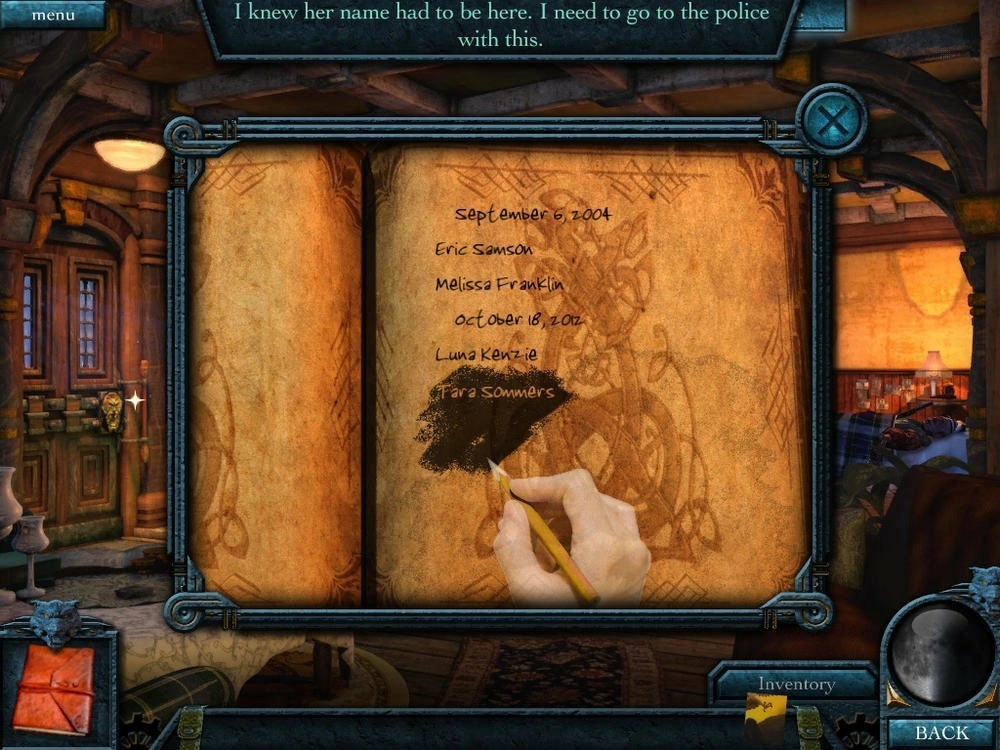Close the guest book popup
Viewport: 1000px width, 750px height.
(831, 122)
